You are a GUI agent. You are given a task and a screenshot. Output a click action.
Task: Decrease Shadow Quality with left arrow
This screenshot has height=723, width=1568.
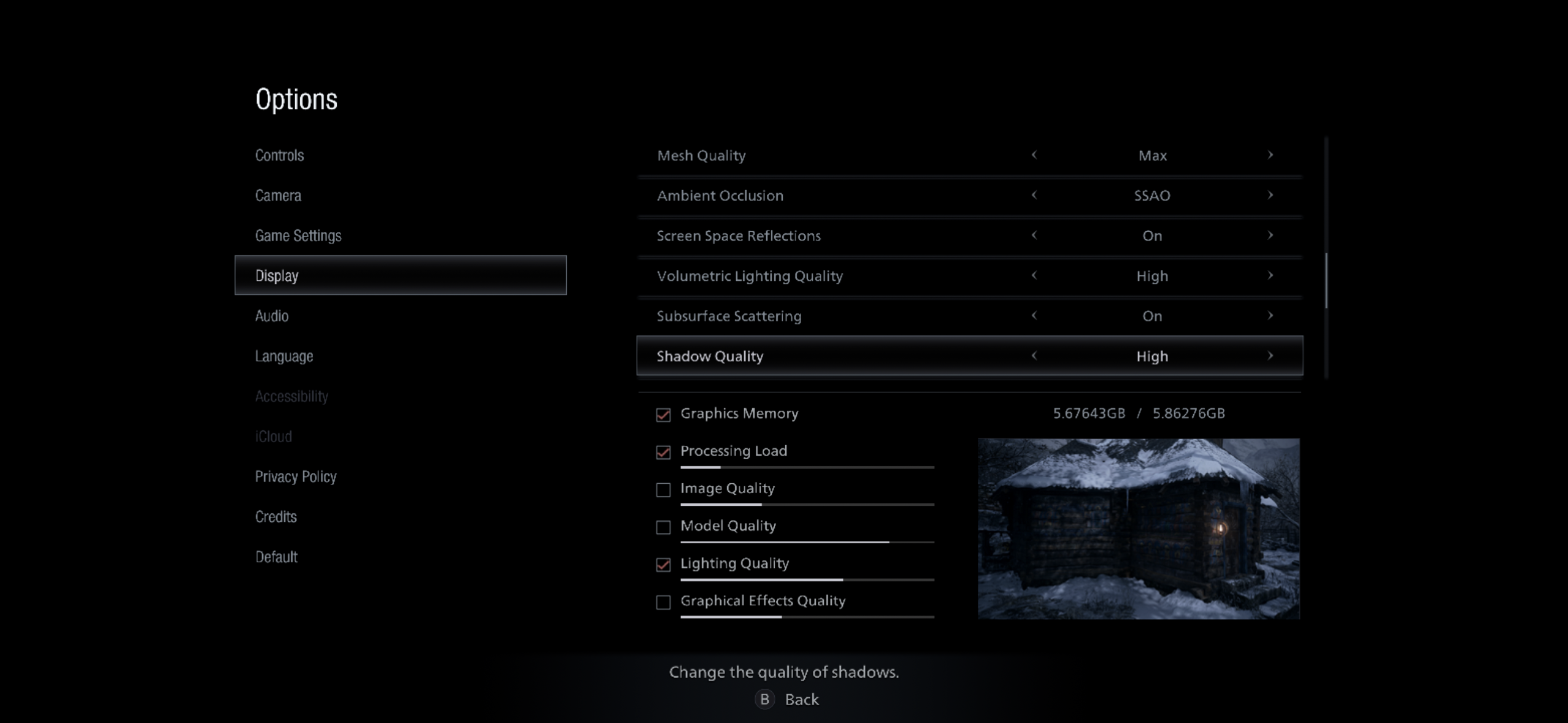tap(1034, 356)
